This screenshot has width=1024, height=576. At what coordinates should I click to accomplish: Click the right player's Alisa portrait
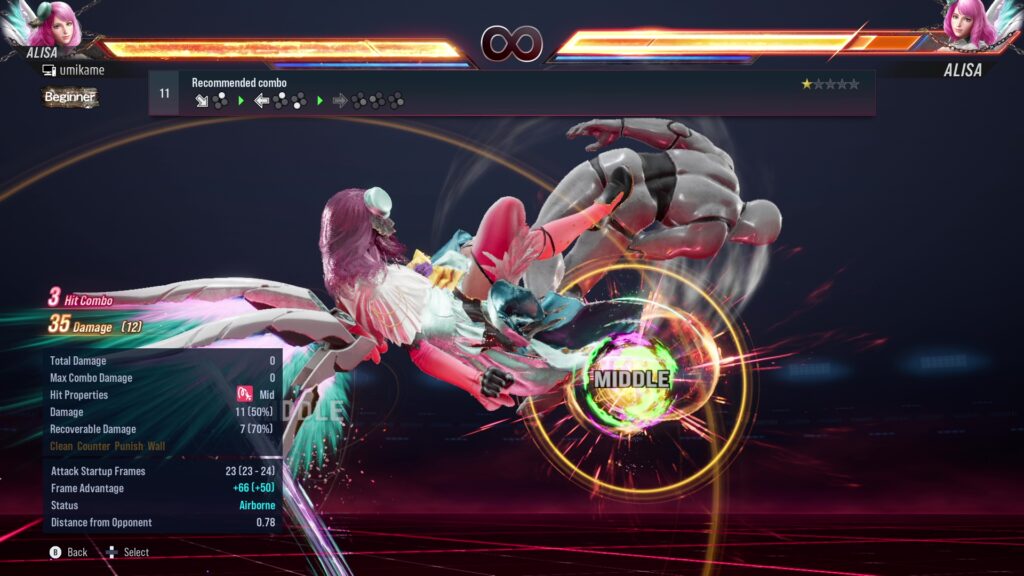point(970,24)
